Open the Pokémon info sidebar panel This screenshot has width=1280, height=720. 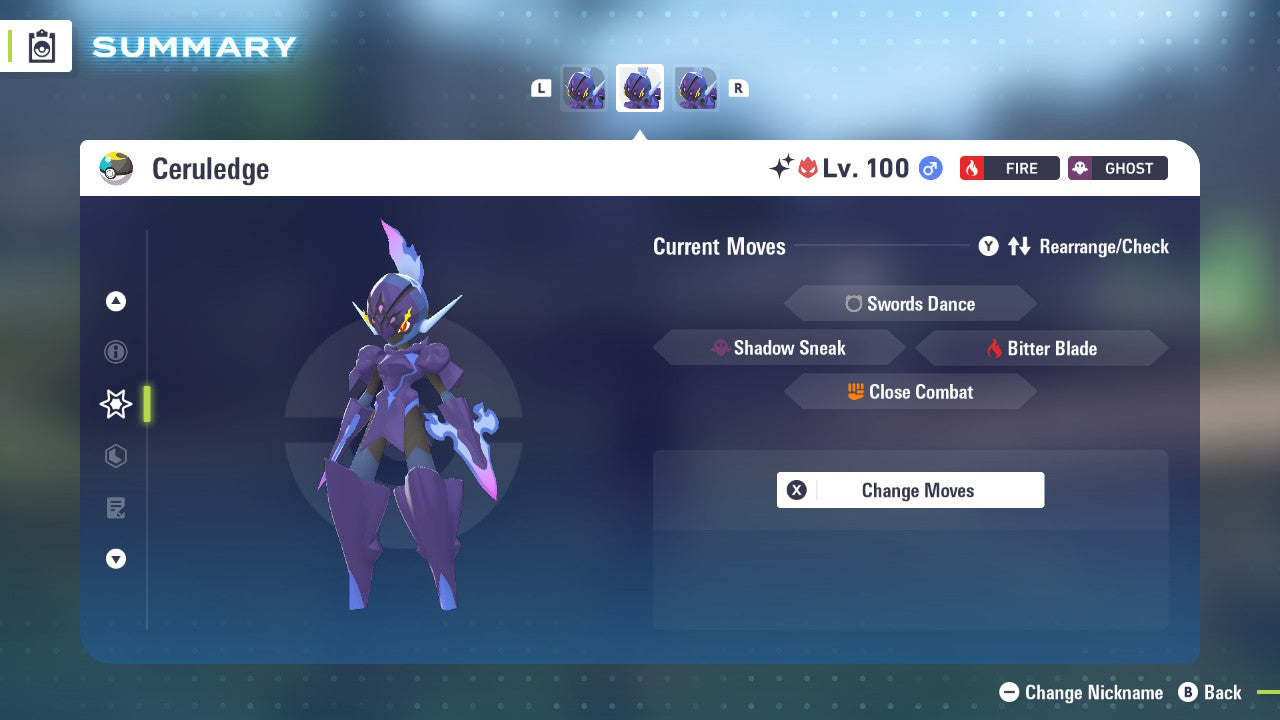pos(116,352)
